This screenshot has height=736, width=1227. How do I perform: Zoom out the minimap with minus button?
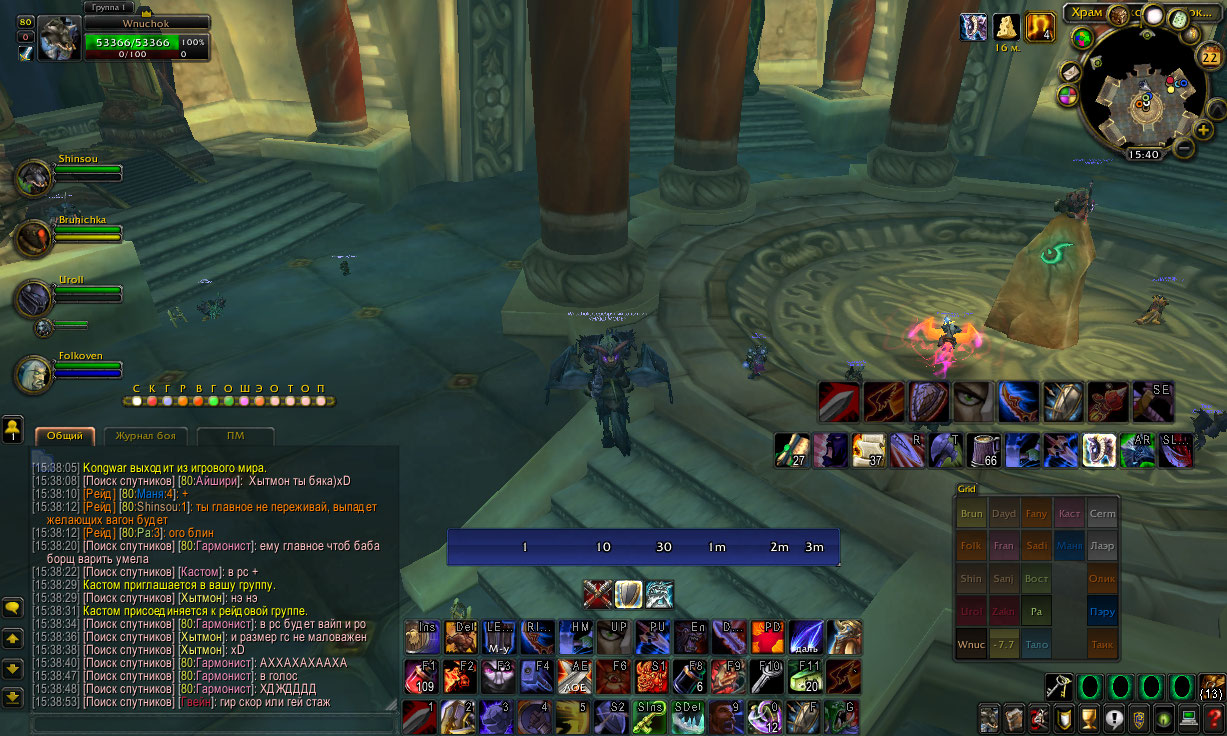[x=1183, y=148]
